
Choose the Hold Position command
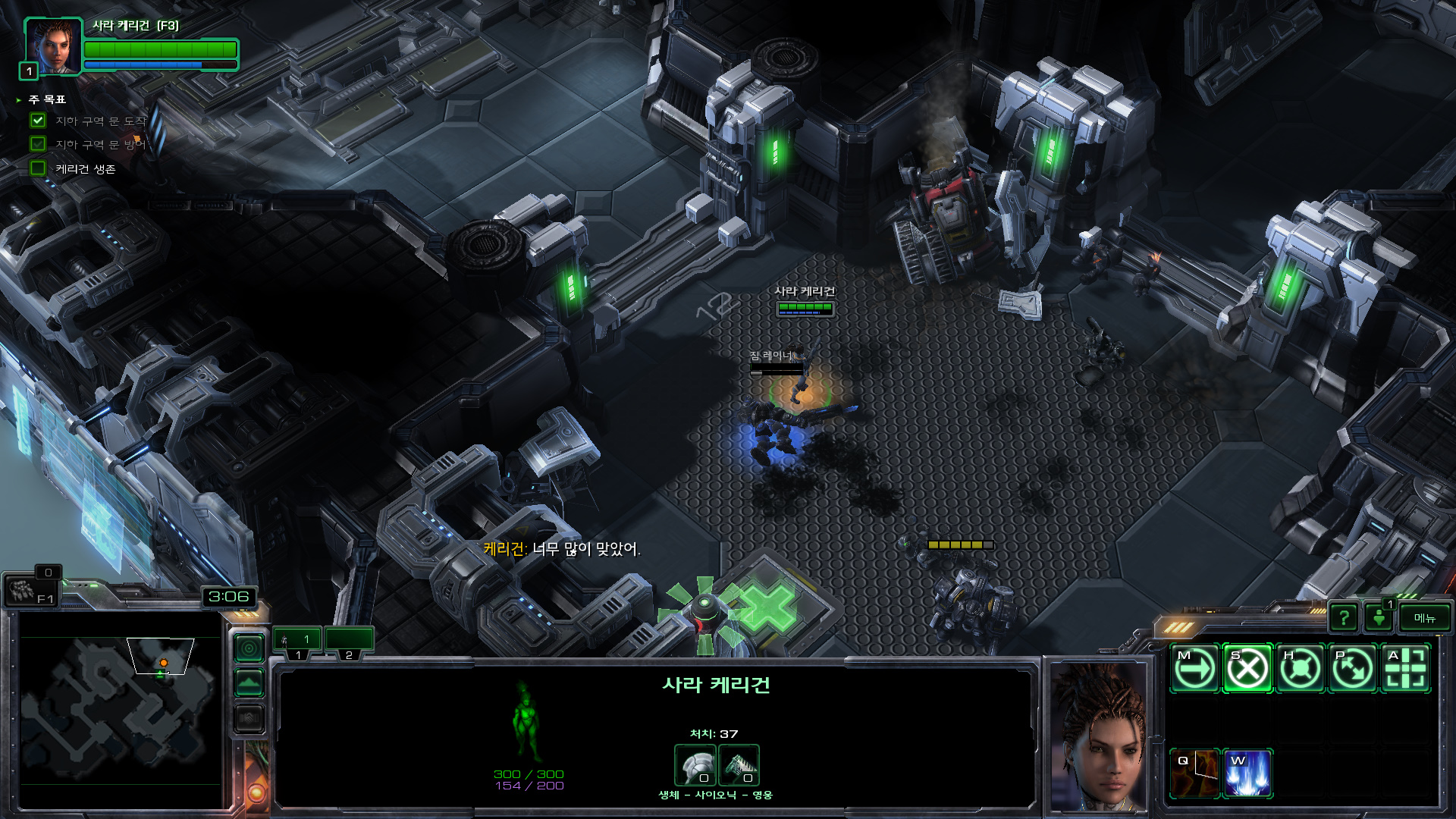(x=1301, y=669)
